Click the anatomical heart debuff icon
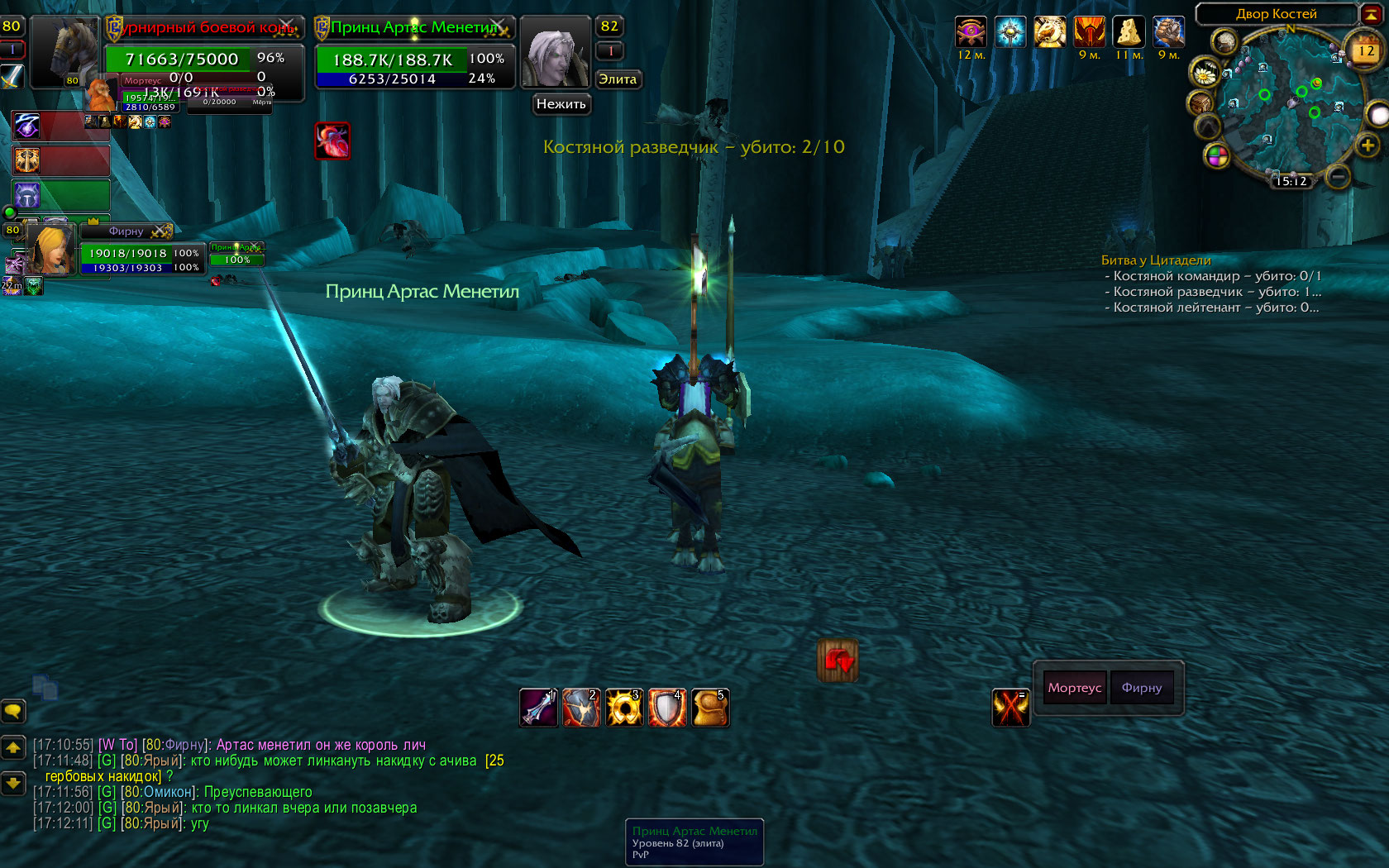 click(x=332, y=140)
